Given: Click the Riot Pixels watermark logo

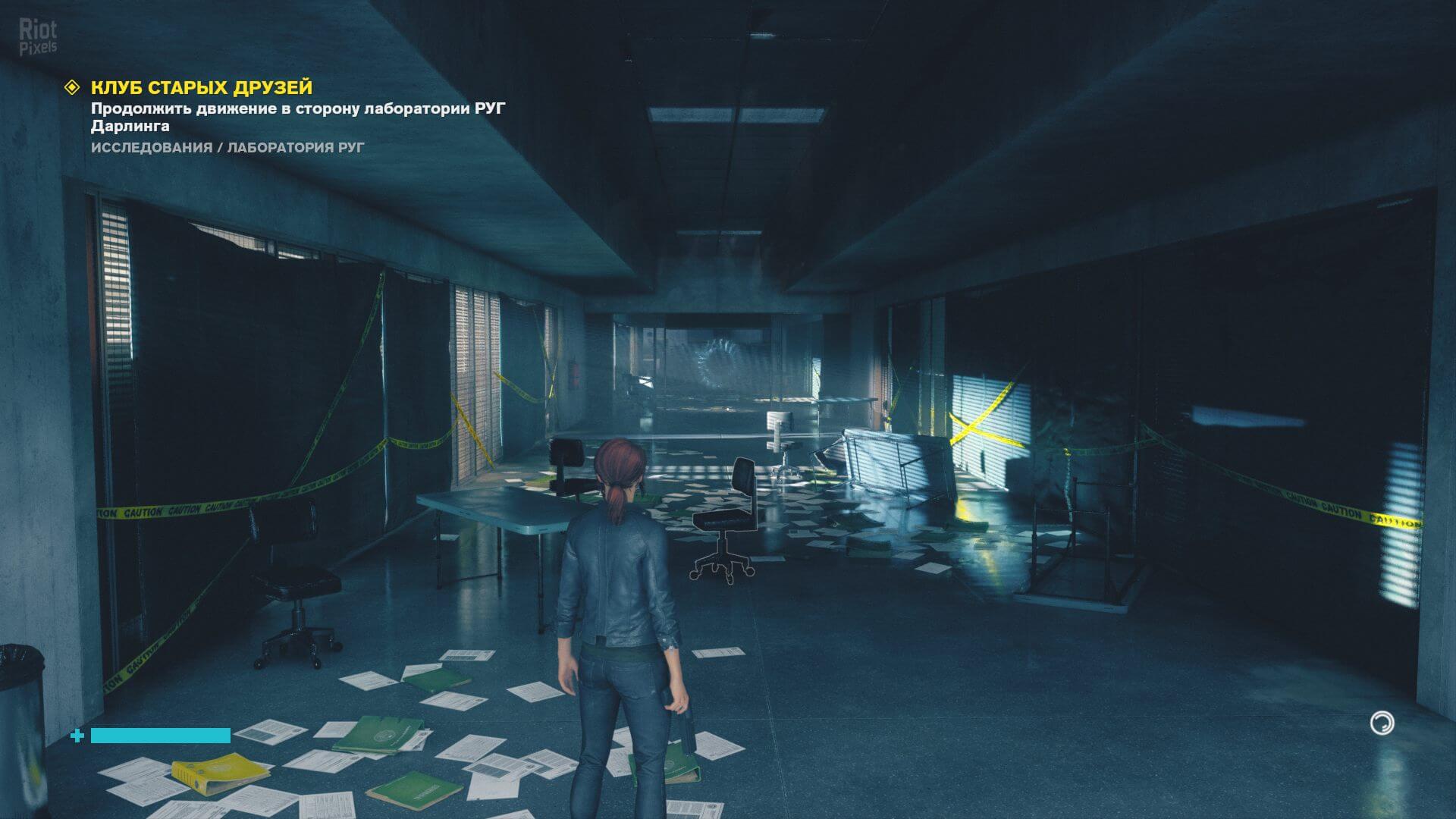Looking at the screenshot, I should tap(38, 38).
